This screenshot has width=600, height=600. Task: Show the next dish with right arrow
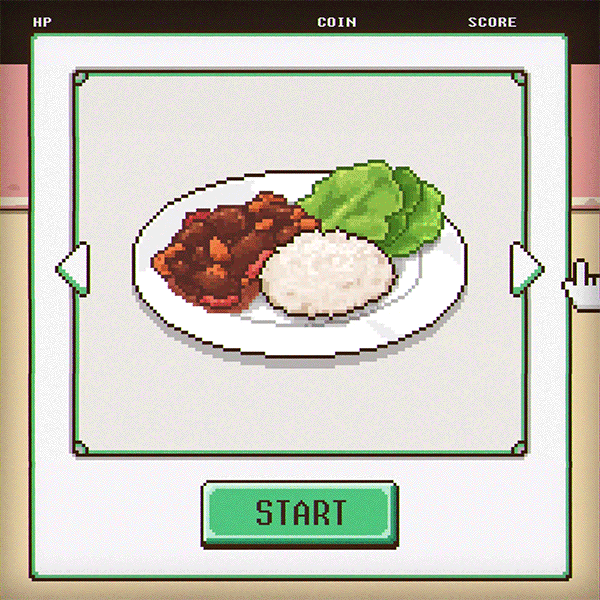point(525,268)
